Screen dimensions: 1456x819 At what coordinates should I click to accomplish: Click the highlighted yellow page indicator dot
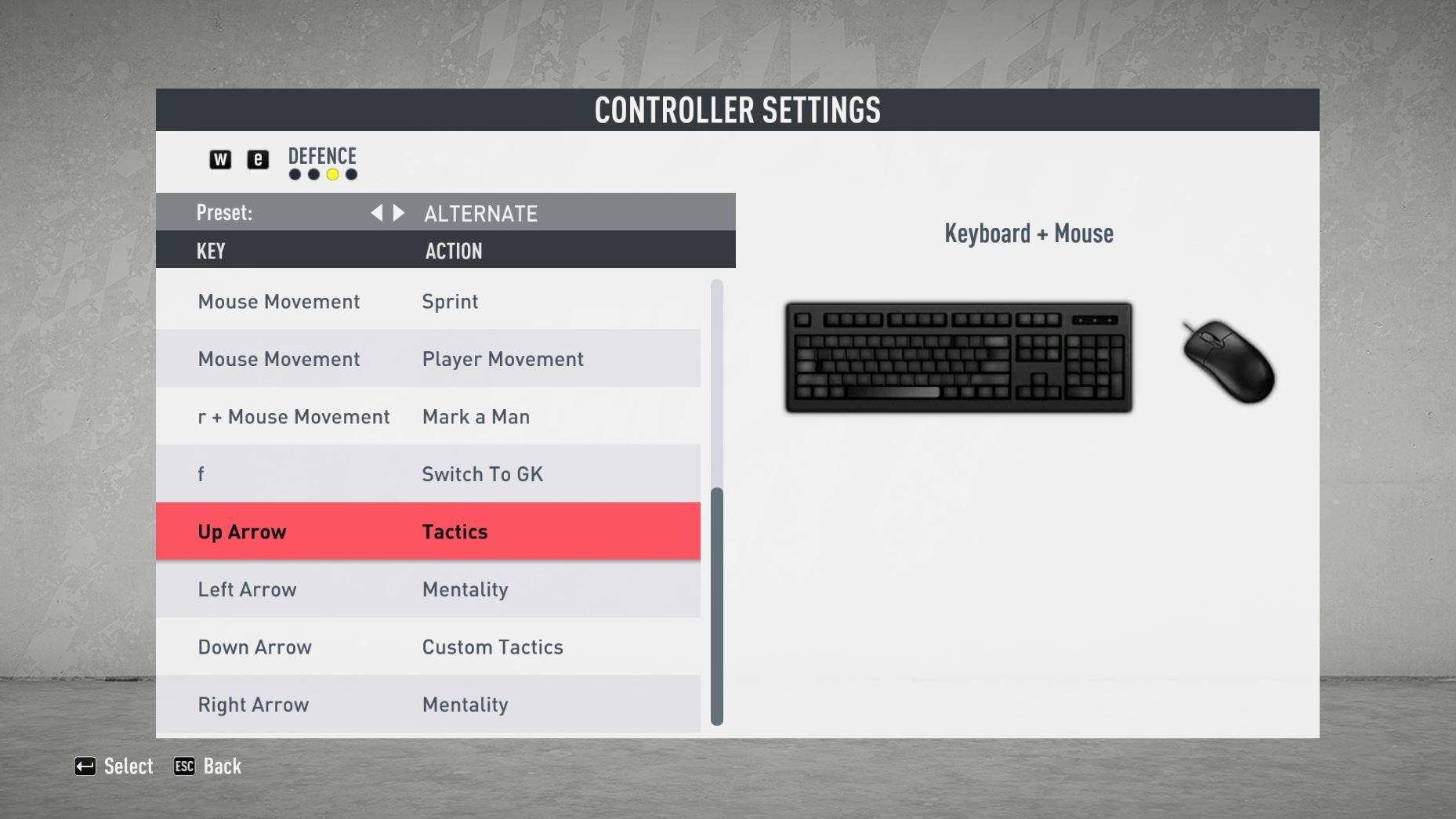331,176
